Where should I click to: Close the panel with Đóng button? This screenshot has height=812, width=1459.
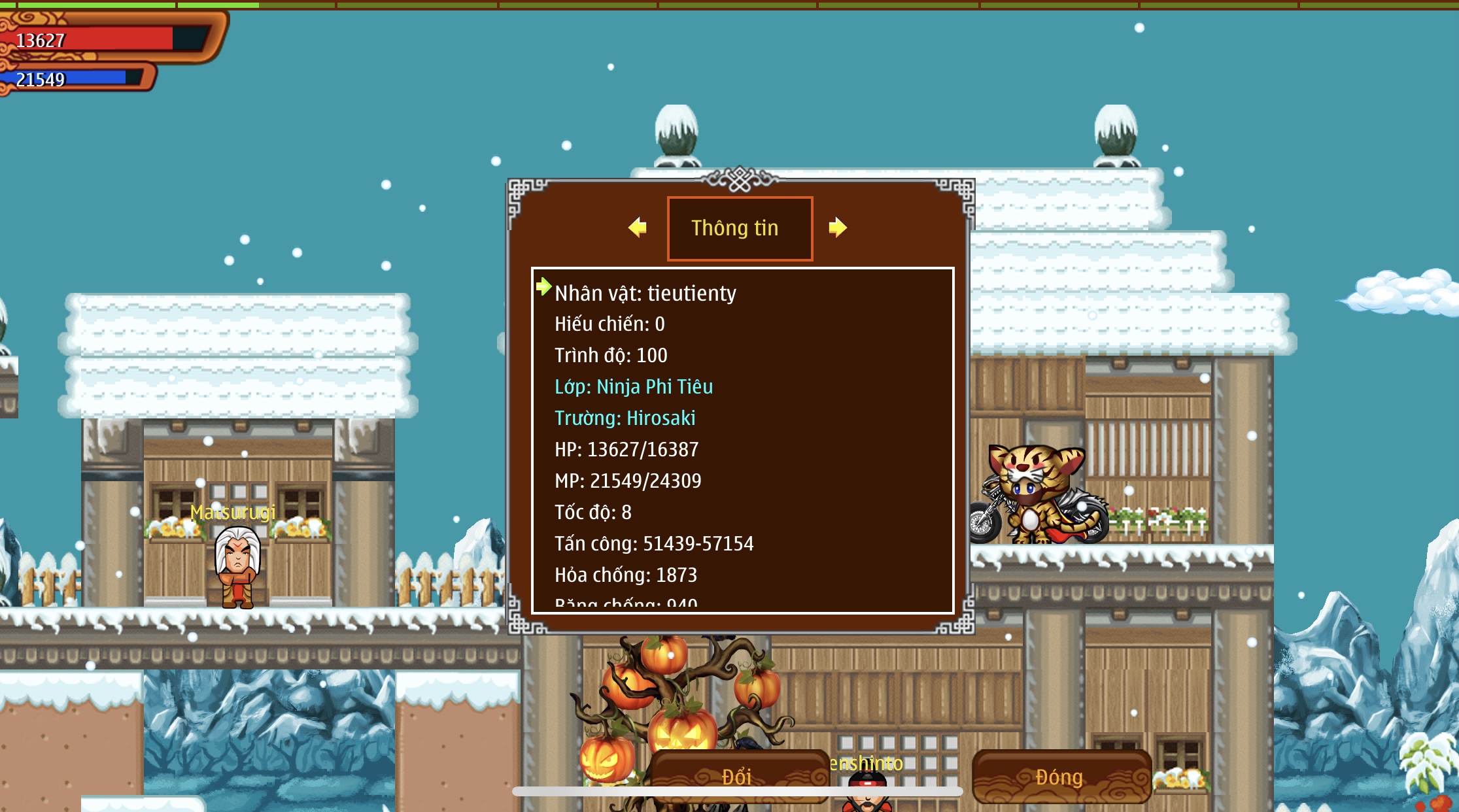pos(1061,776)
